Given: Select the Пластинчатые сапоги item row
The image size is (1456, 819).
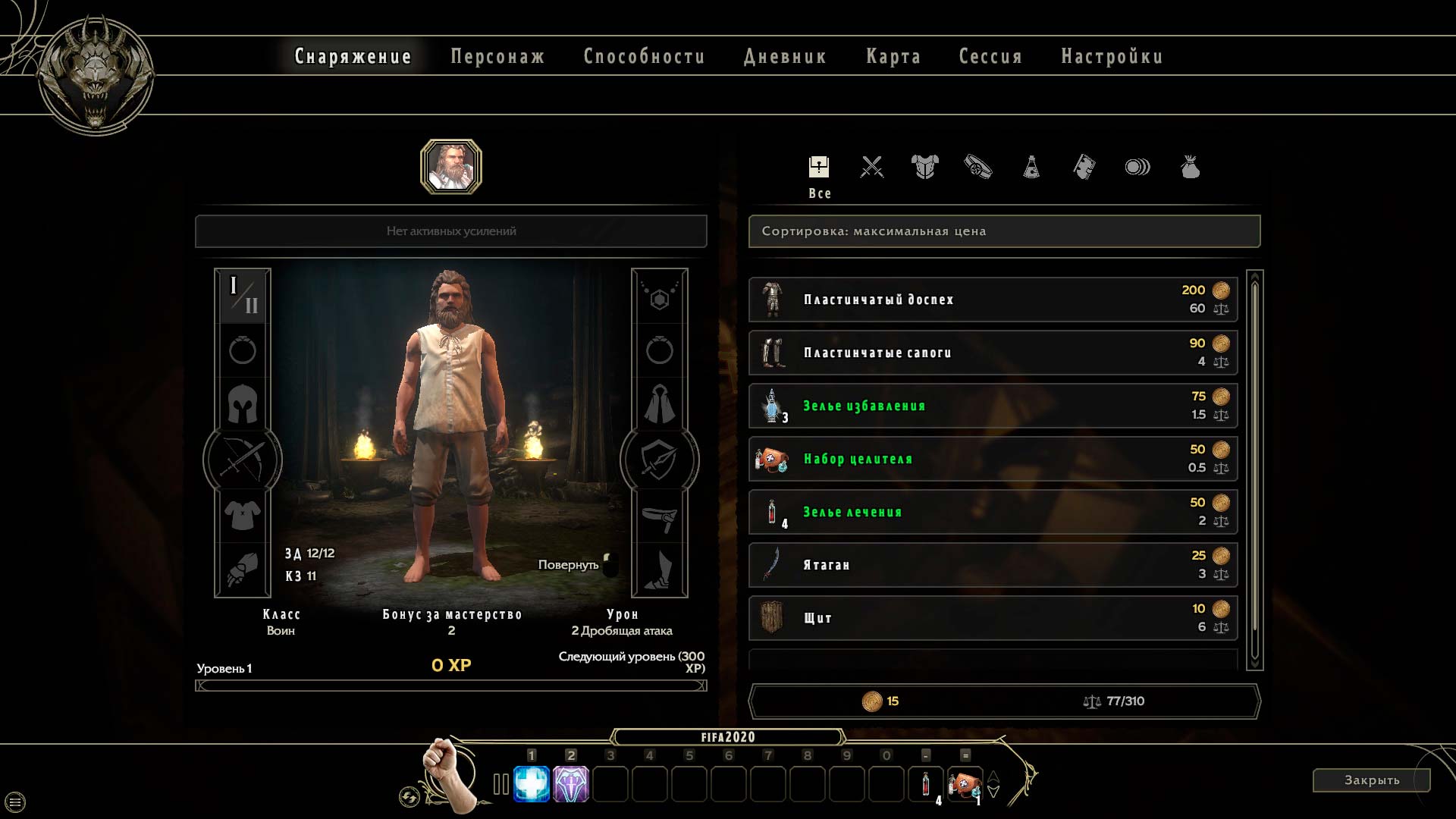Looking at the screenshot, I should pyautogui.click(x=992, y=353).
